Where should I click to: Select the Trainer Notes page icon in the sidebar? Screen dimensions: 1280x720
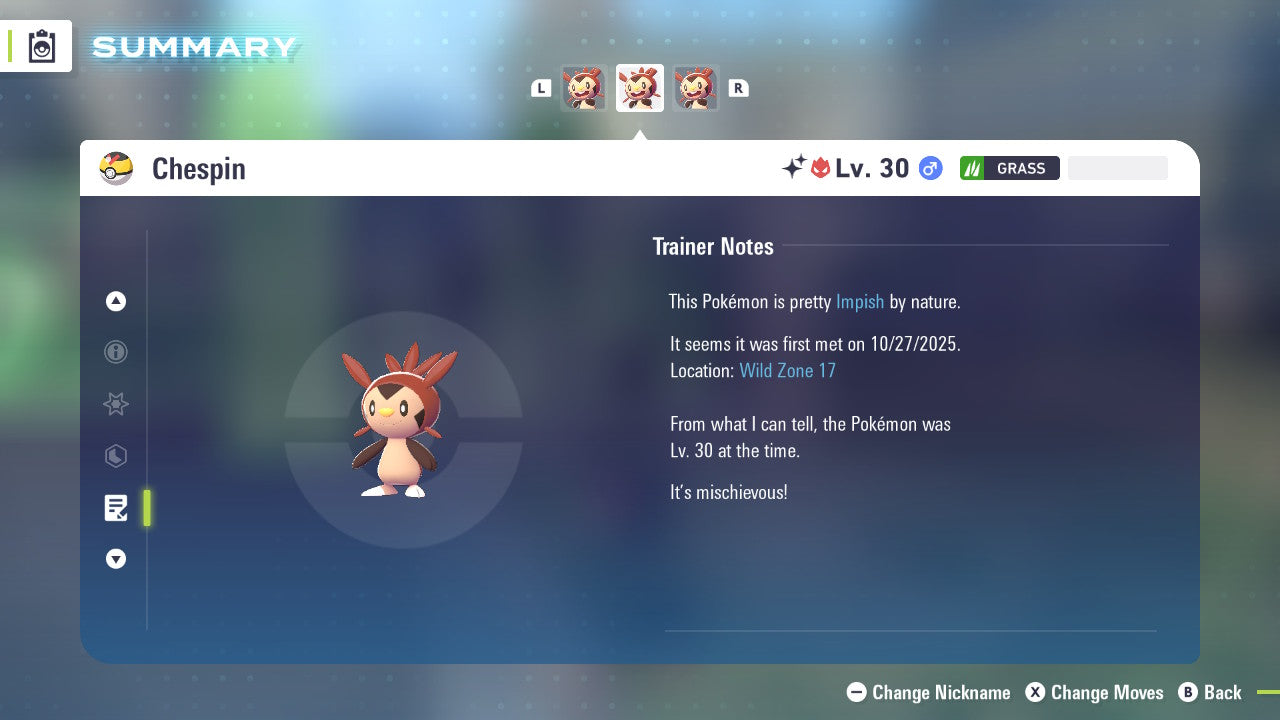[x=116, y=508]
